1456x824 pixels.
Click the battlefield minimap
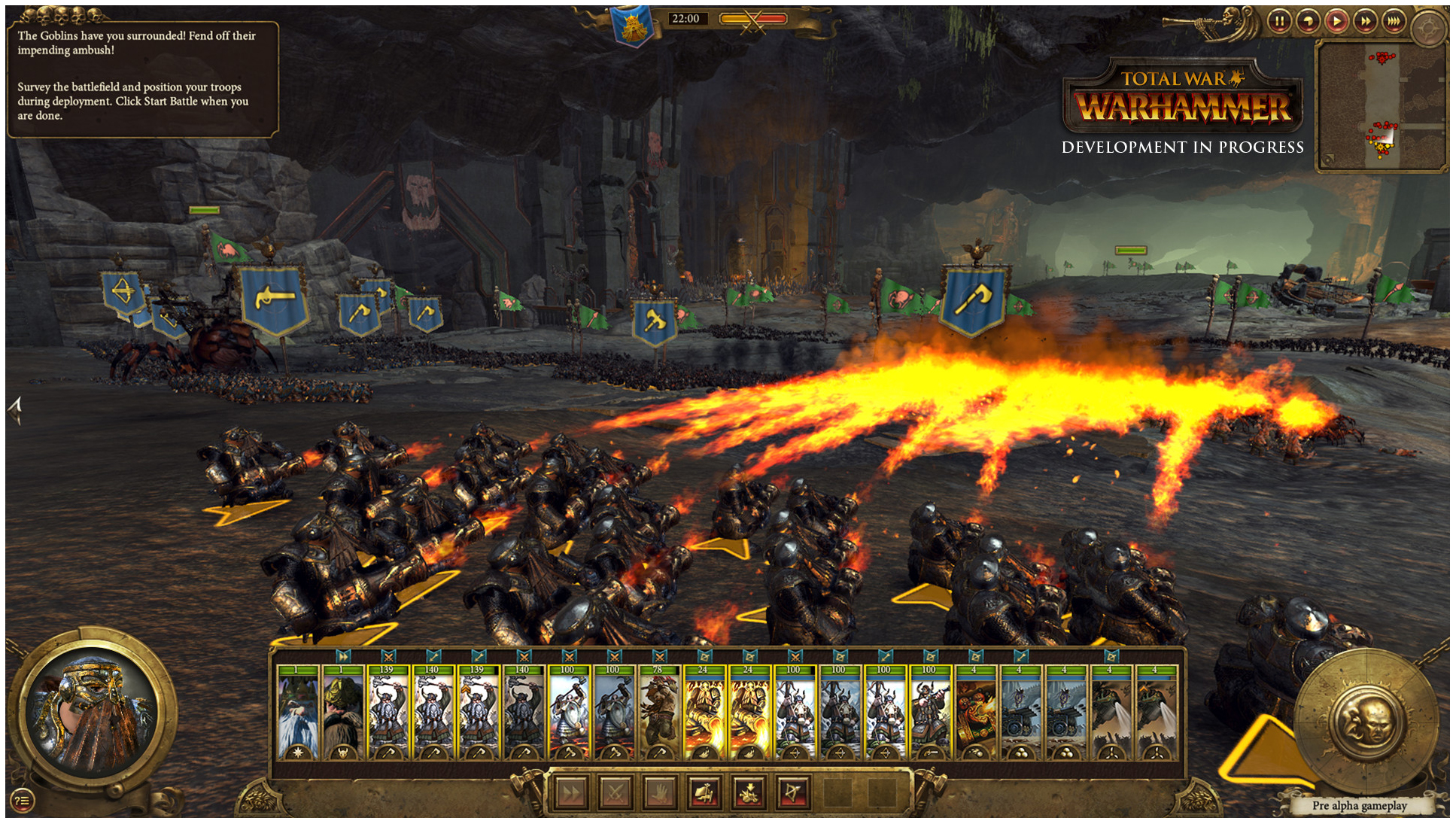click(1380, 105)
